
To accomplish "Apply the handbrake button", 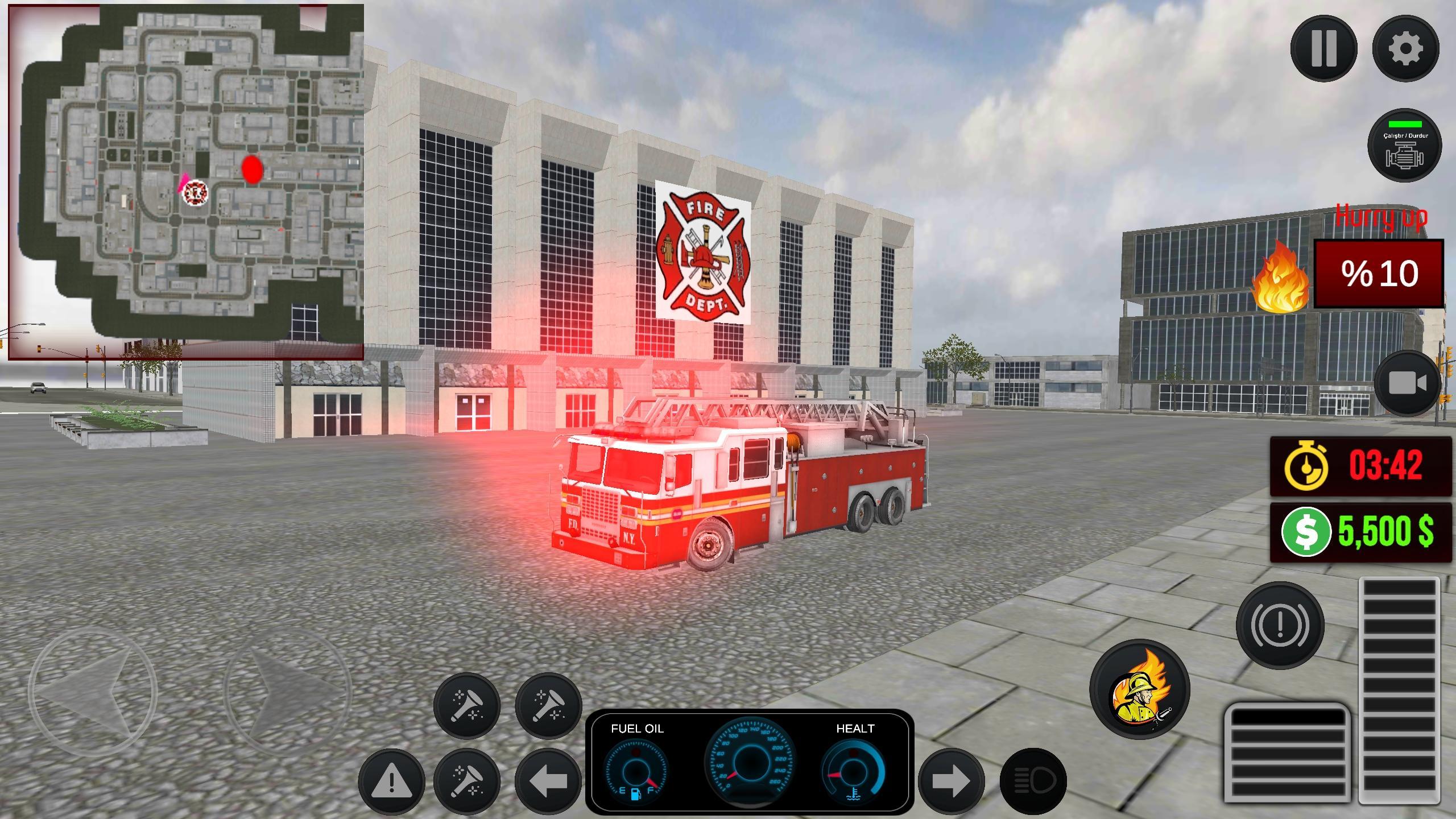I will tap(1280, 625).
